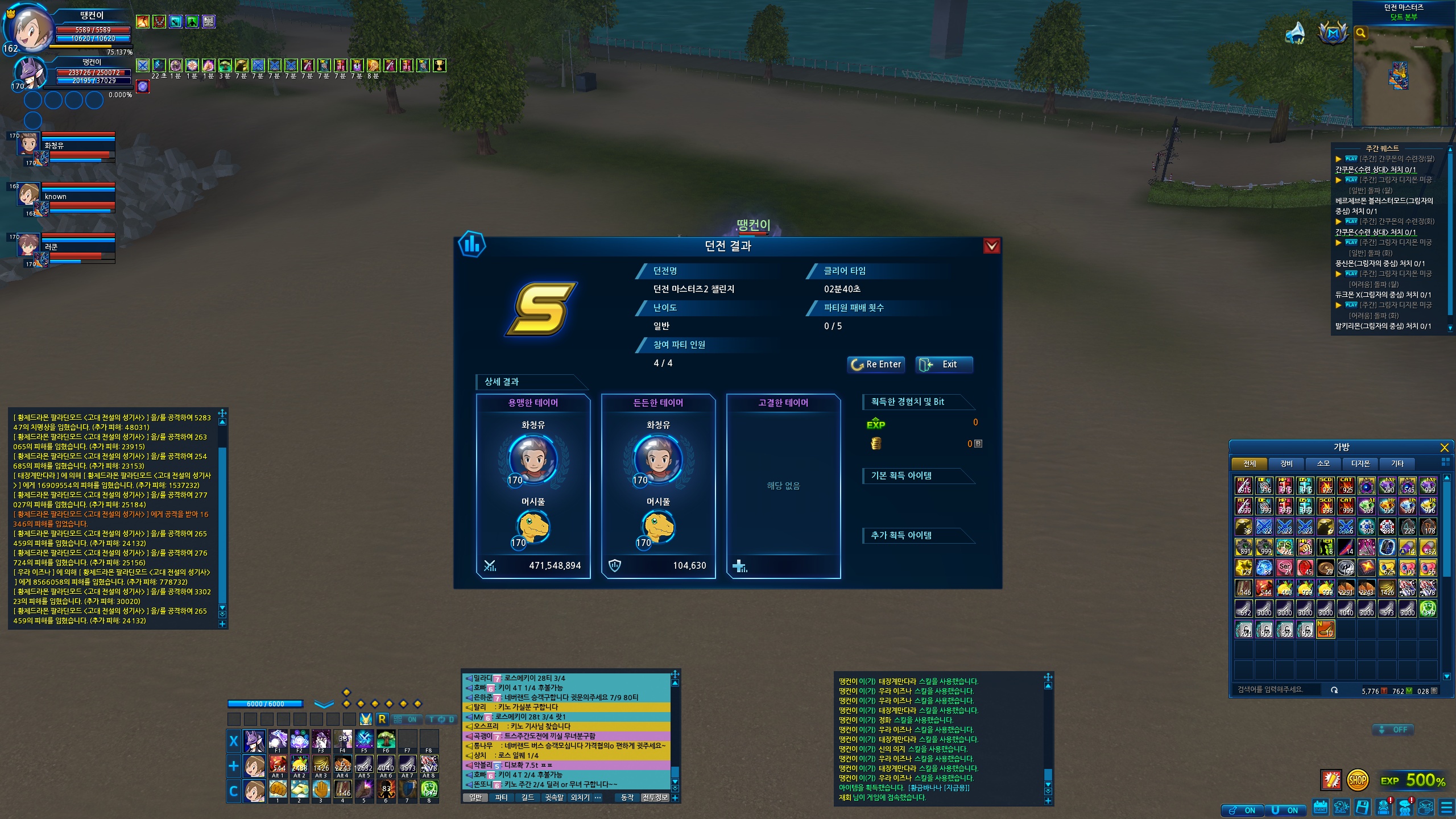Viewport: 1456px width, 819px height.
Task: Exit the dungeon via the Exit button
Action: pos(944,365)
